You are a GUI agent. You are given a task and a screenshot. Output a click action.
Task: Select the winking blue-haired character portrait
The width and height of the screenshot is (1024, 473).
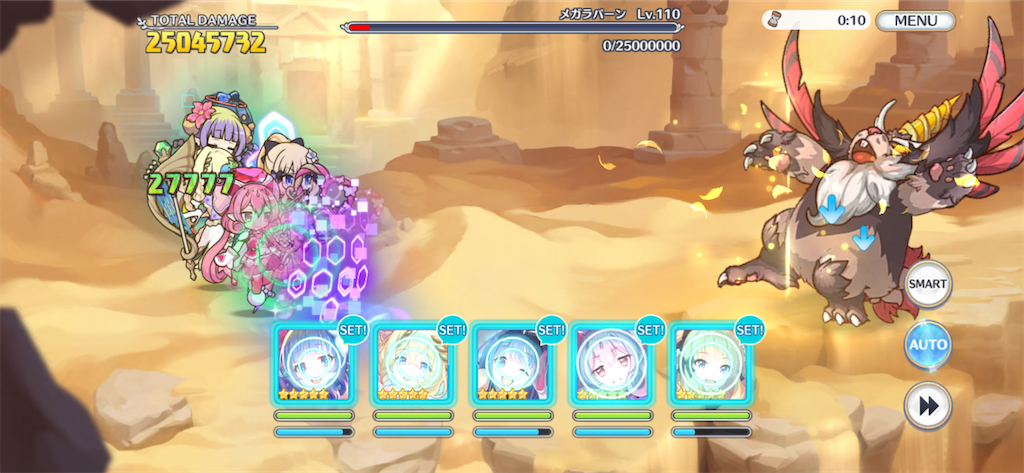(x=512, y=364)
